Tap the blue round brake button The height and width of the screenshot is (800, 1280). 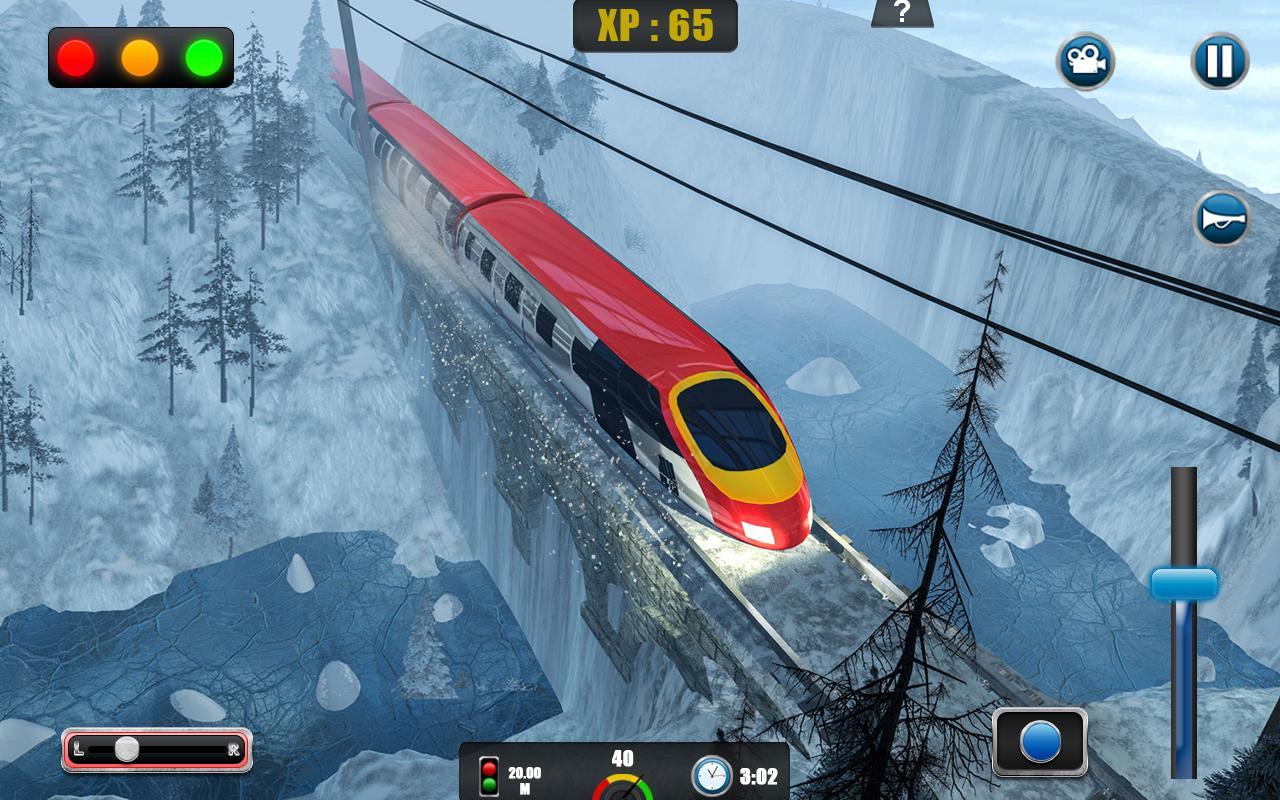[1040, 743]
